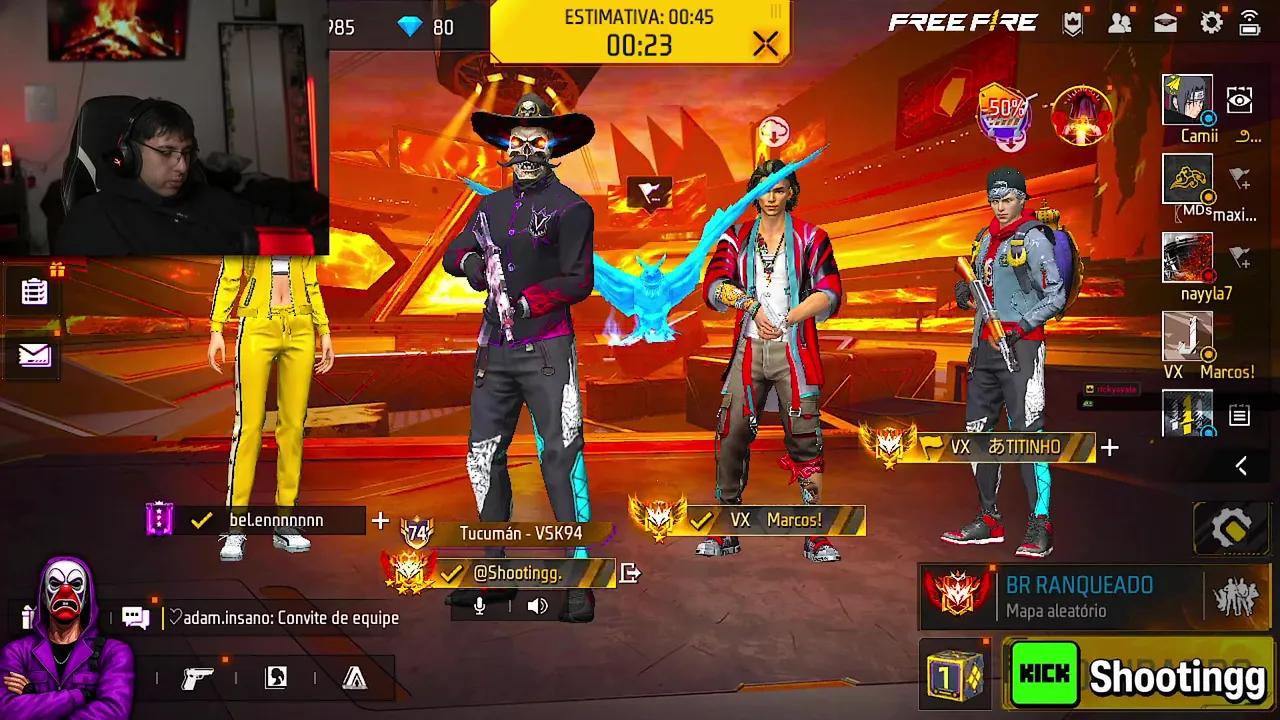Collapse the friends sidebar with the left arrow
This screenshot has height=720, width=1280.
(x=1240, y=465)
